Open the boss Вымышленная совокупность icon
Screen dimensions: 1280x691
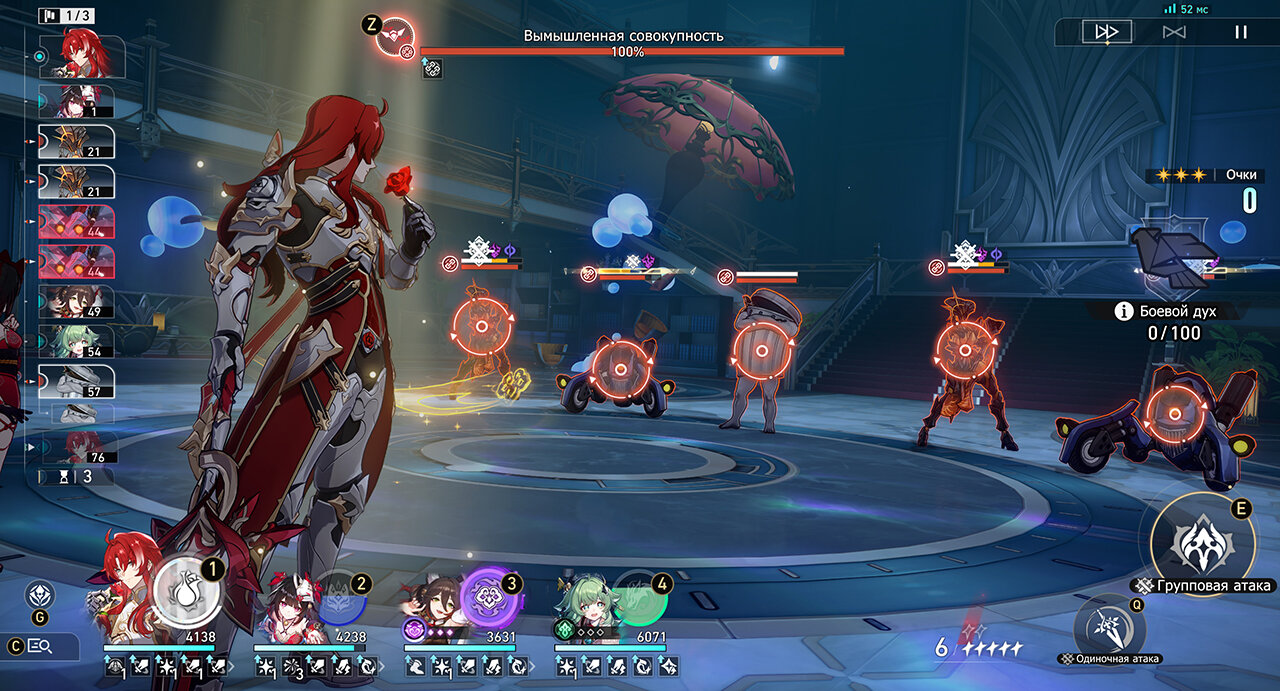coord(394,37)
